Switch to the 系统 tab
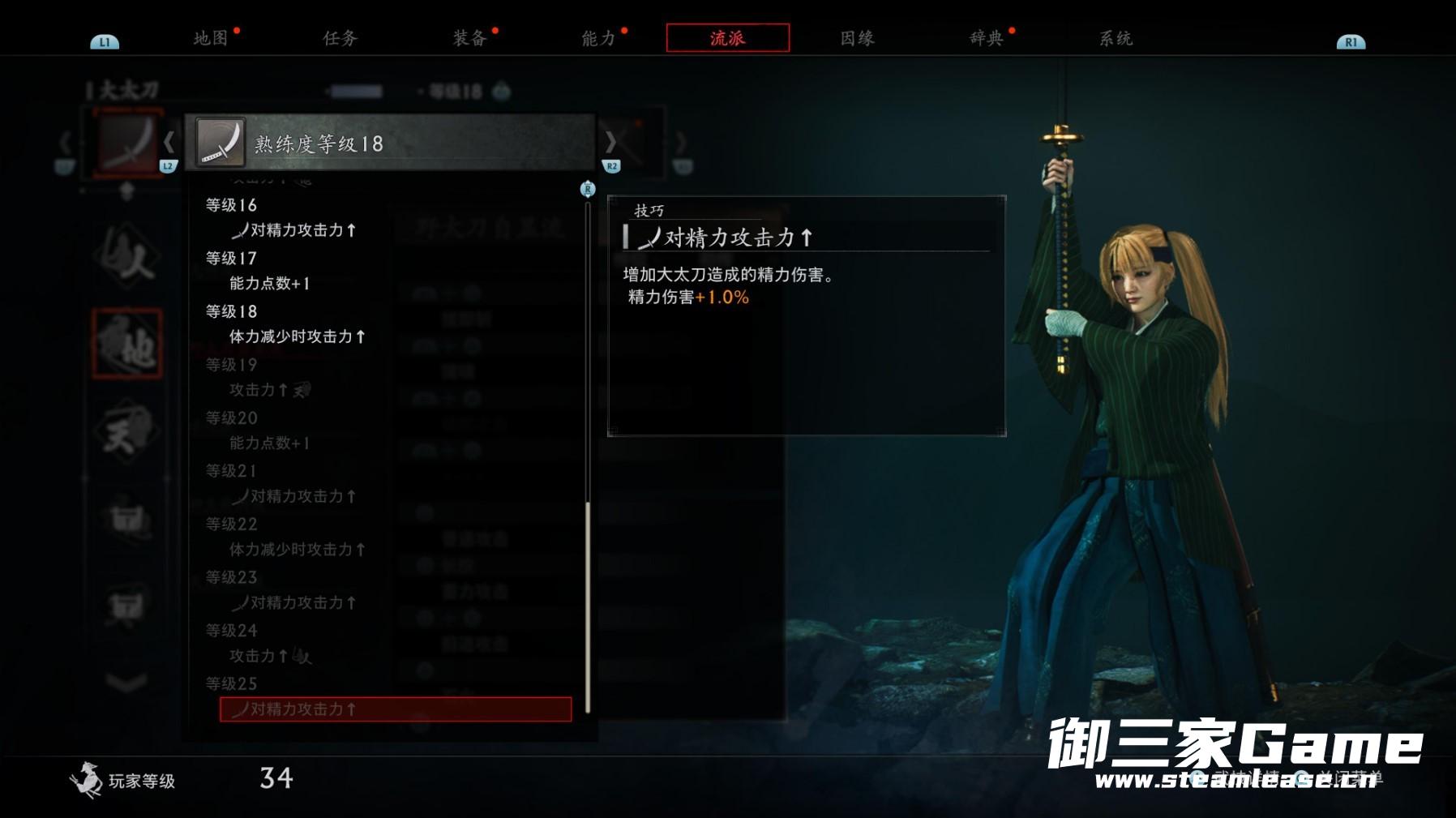 1116,38
